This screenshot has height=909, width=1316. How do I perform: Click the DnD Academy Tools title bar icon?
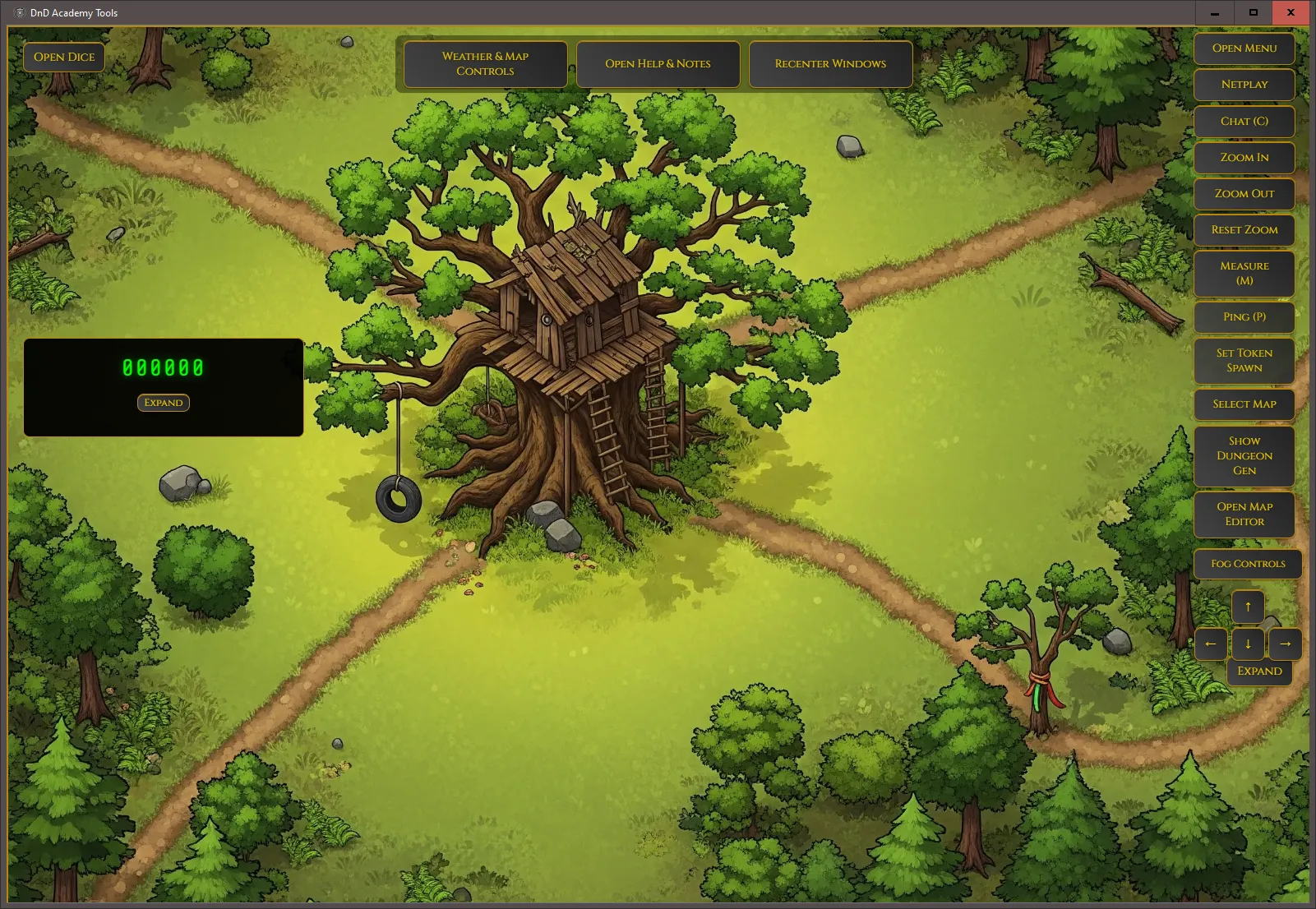[18, 12]
